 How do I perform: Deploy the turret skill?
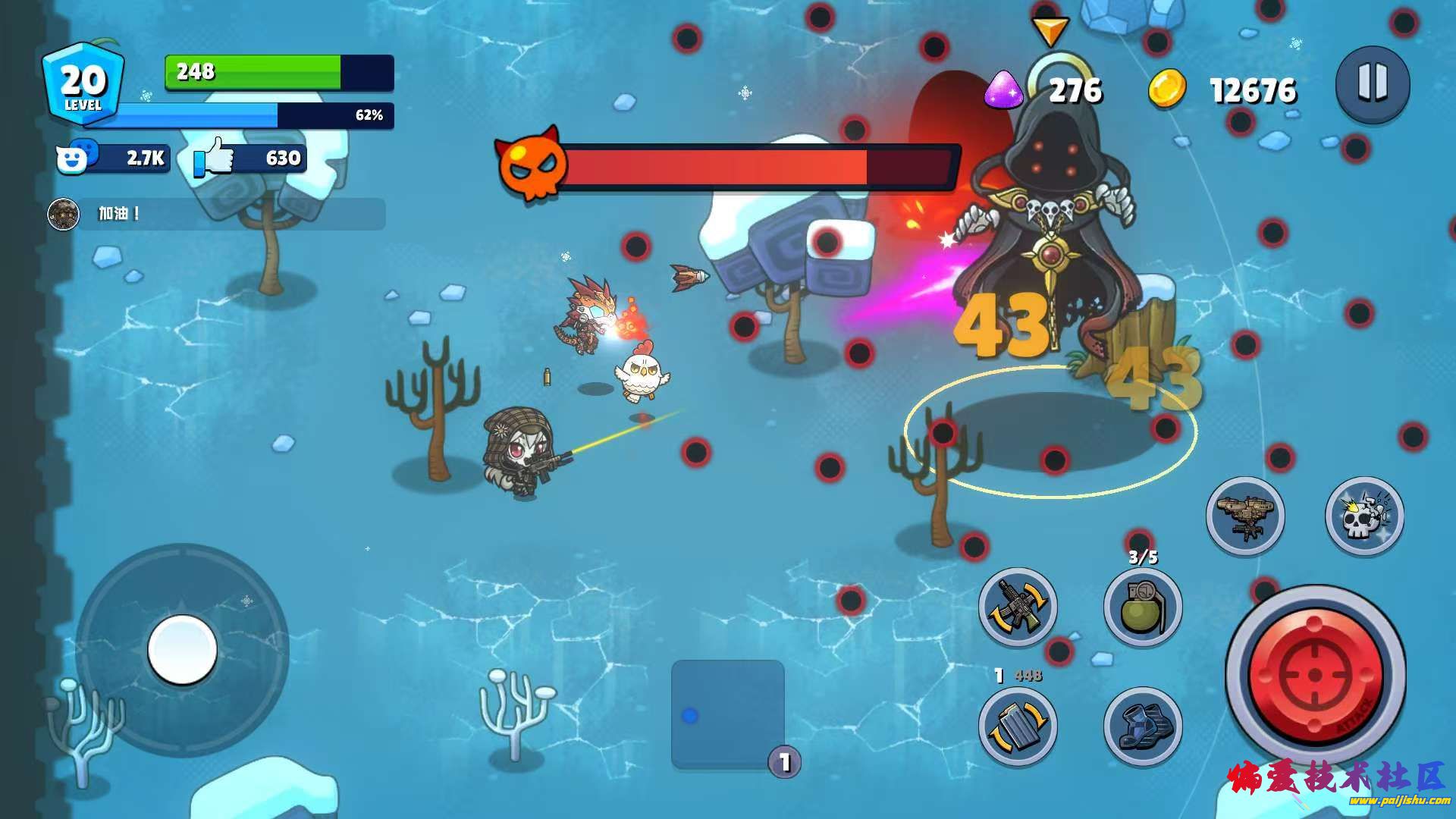click(1245, 516)
